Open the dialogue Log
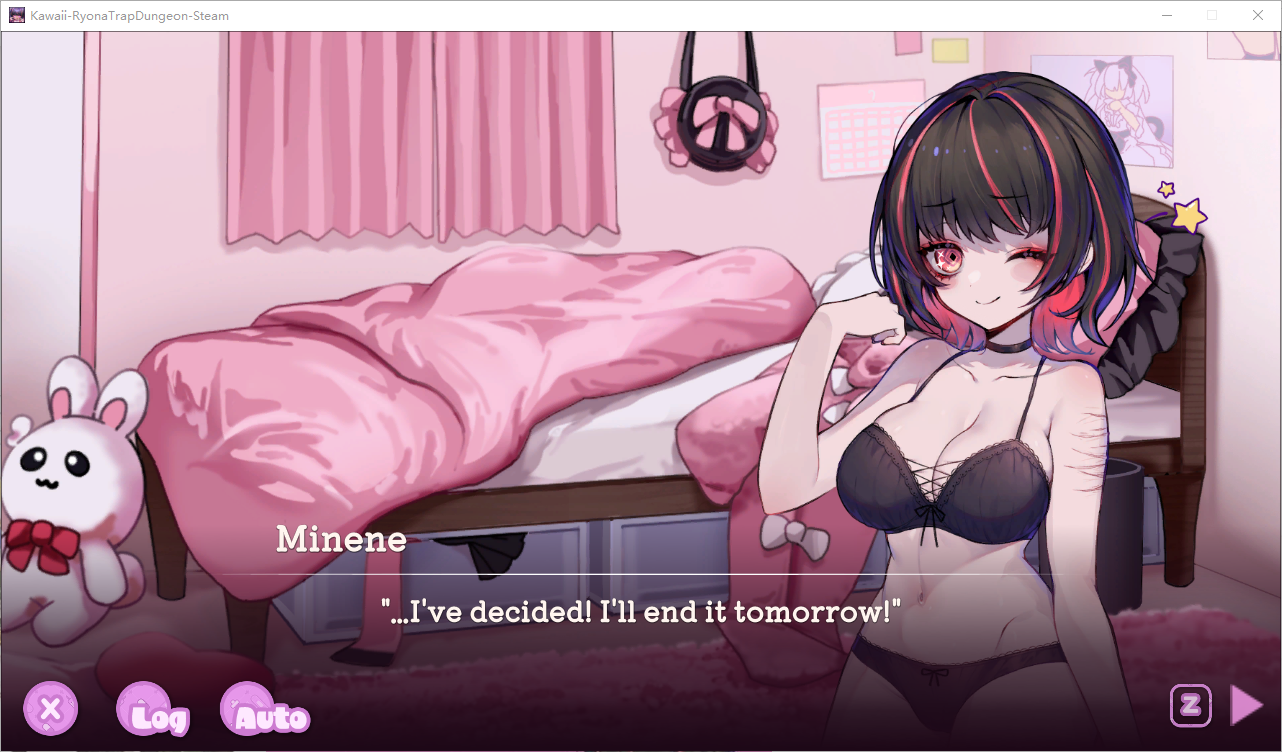The width and height of the screenshot is (1282, 752). tap(152, 711)
